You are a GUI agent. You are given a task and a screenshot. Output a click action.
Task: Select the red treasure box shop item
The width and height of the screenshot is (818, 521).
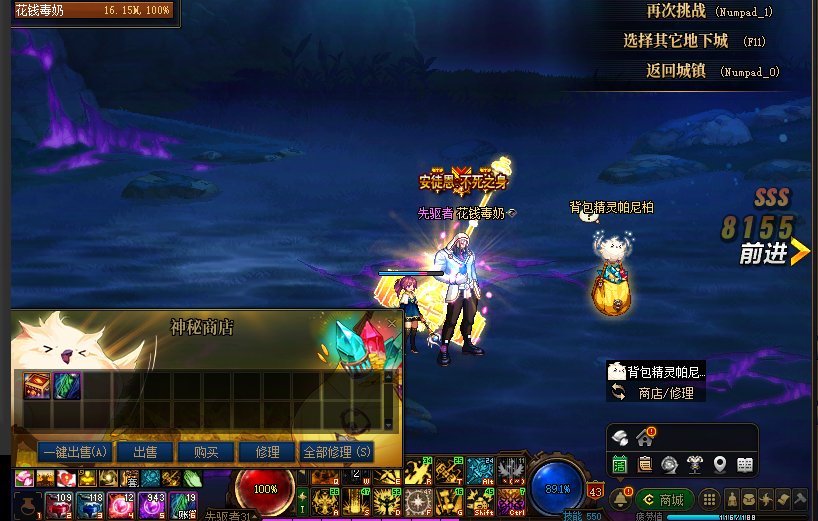[37, 386]
